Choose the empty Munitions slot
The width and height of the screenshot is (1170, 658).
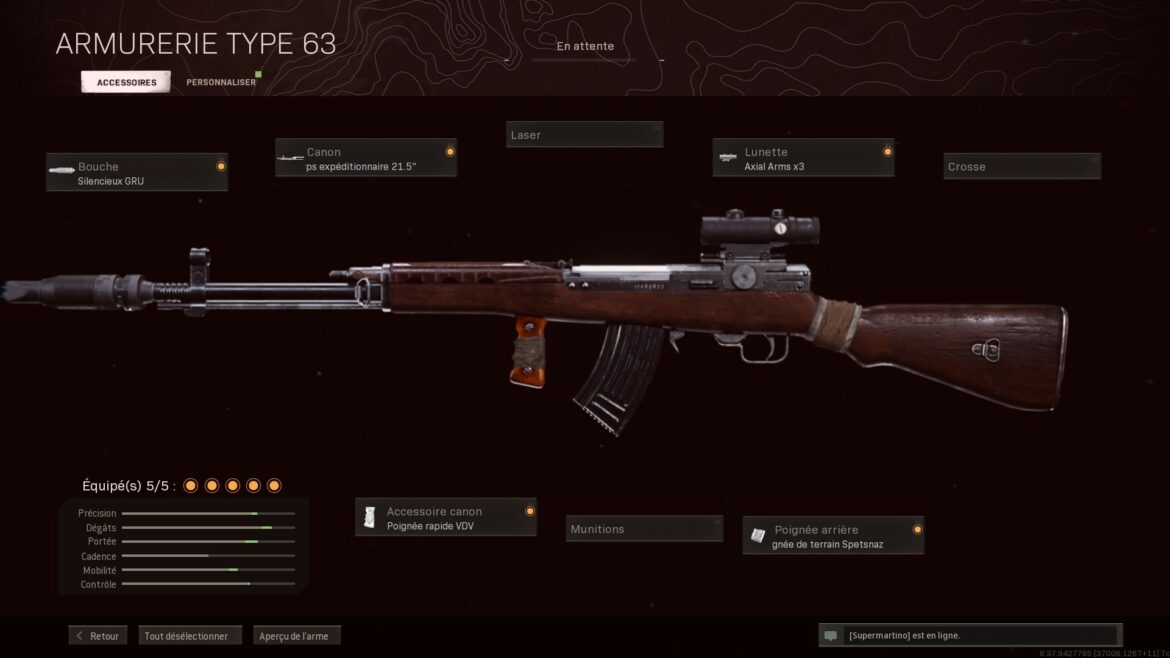[x=646, y=529]
